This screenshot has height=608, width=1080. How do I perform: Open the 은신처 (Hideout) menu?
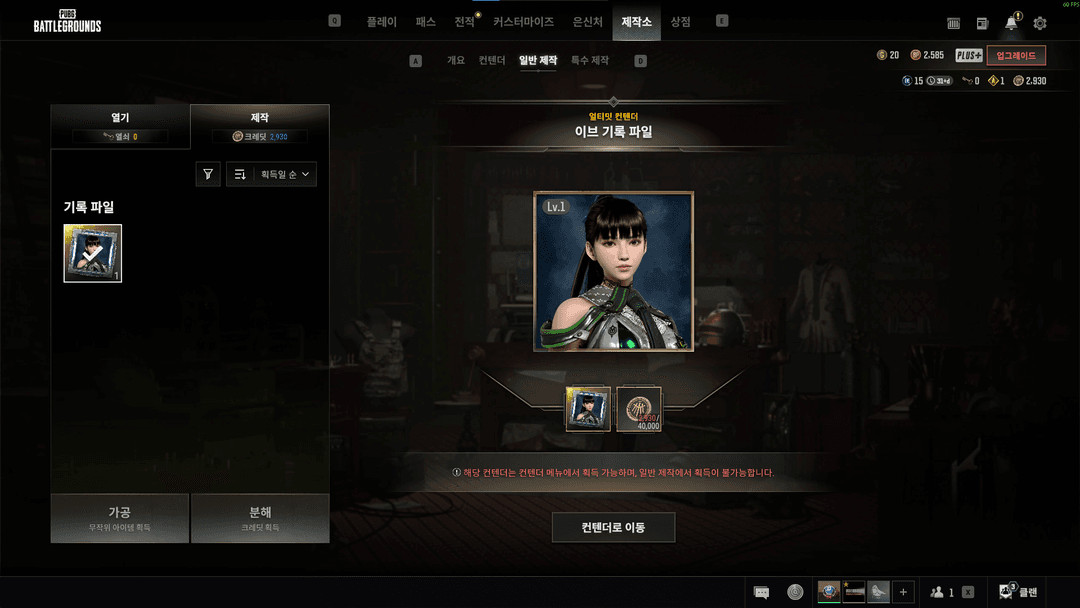coord(587,21)
